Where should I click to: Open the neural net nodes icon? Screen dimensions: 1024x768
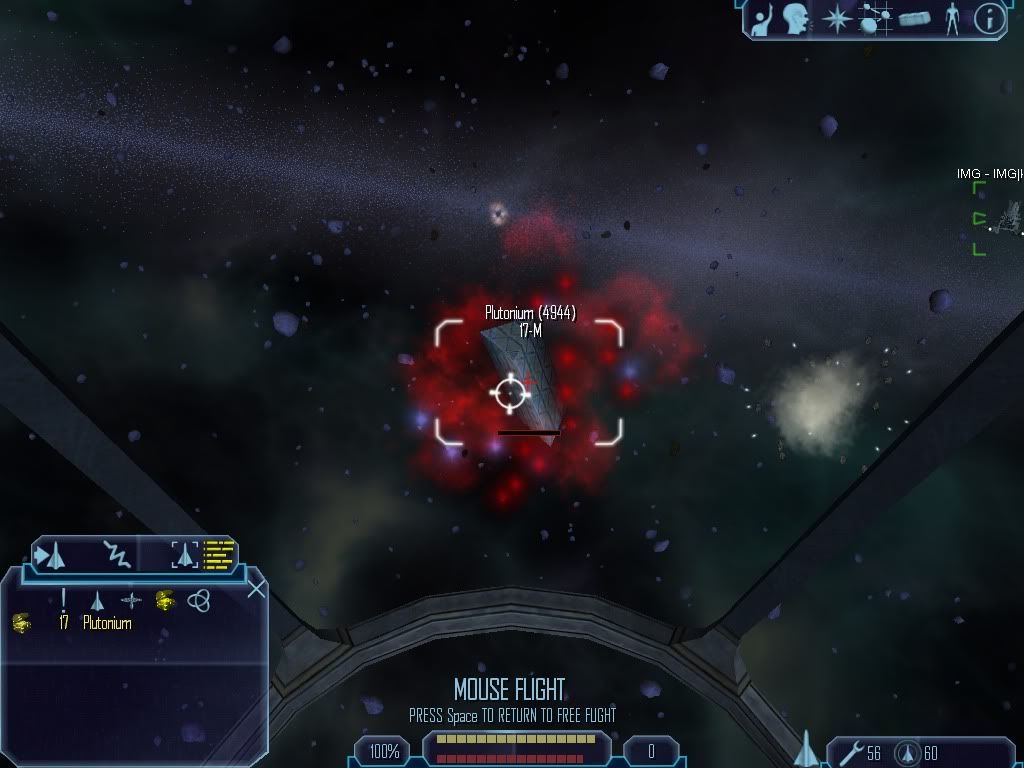click(x=875, y=19)
